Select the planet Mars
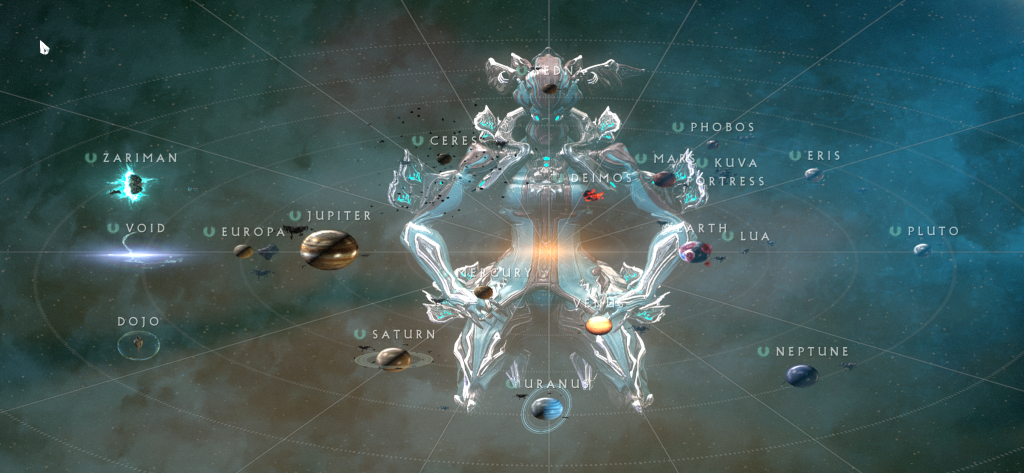Viewport: 1024px width, 473px height. [663, 179]
